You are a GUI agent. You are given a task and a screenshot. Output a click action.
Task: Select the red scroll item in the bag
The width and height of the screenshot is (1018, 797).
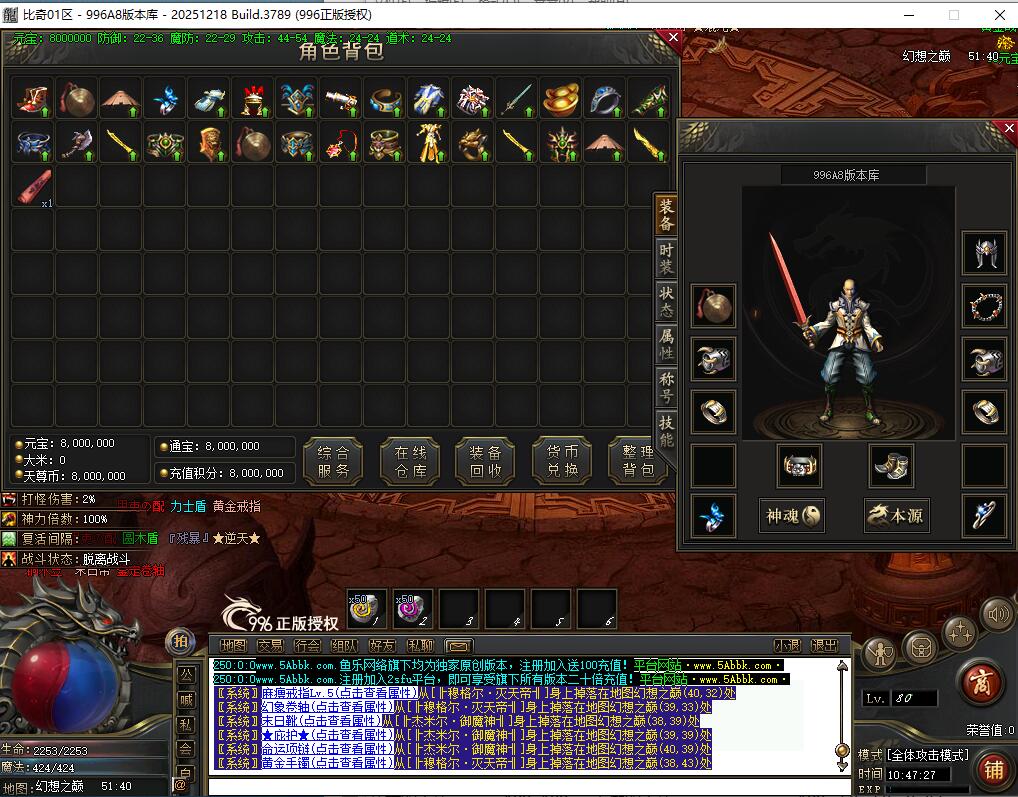click(x=32, y=187)
